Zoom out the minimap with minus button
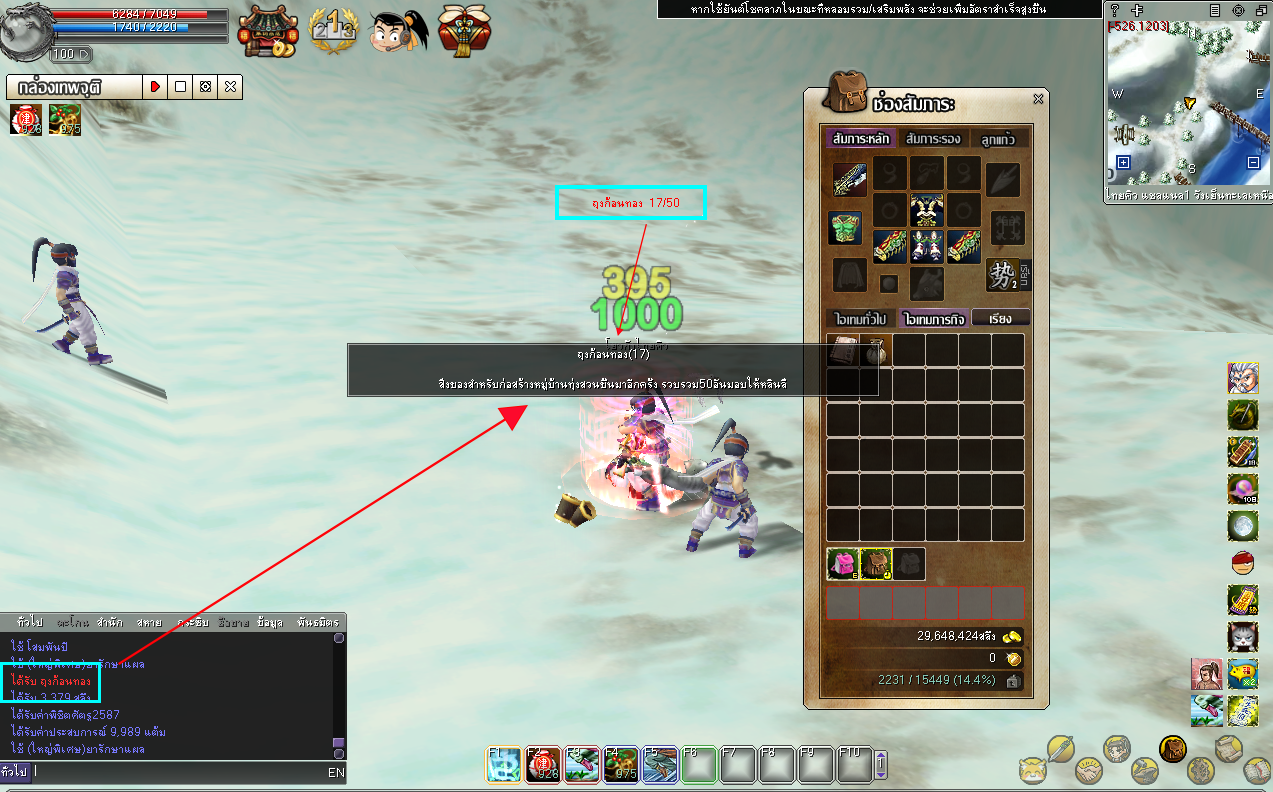1273x792 pixels. coord(1253,162)
